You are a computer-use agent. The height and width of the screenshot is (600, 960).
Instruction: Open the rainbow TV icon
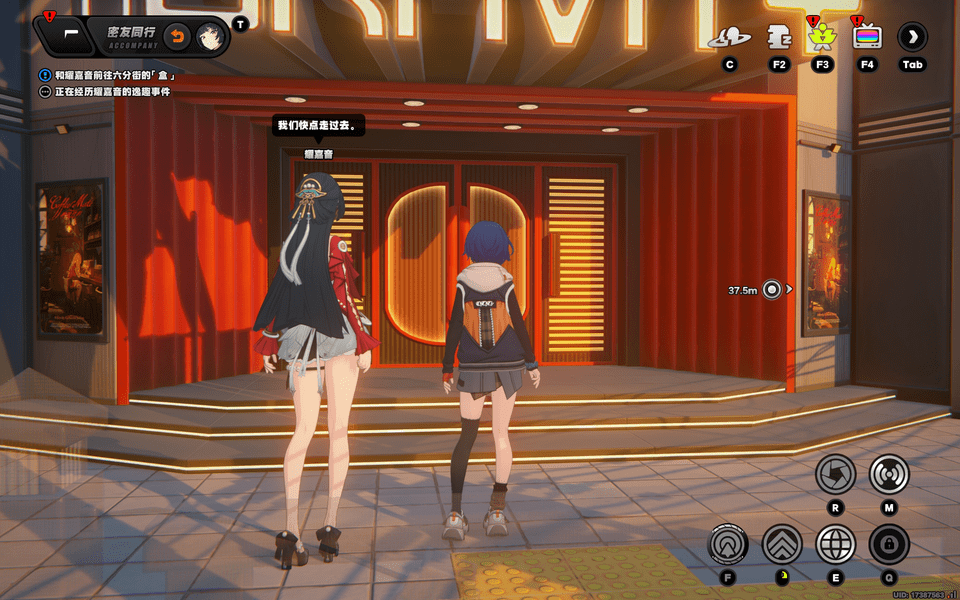pos(867,38)
